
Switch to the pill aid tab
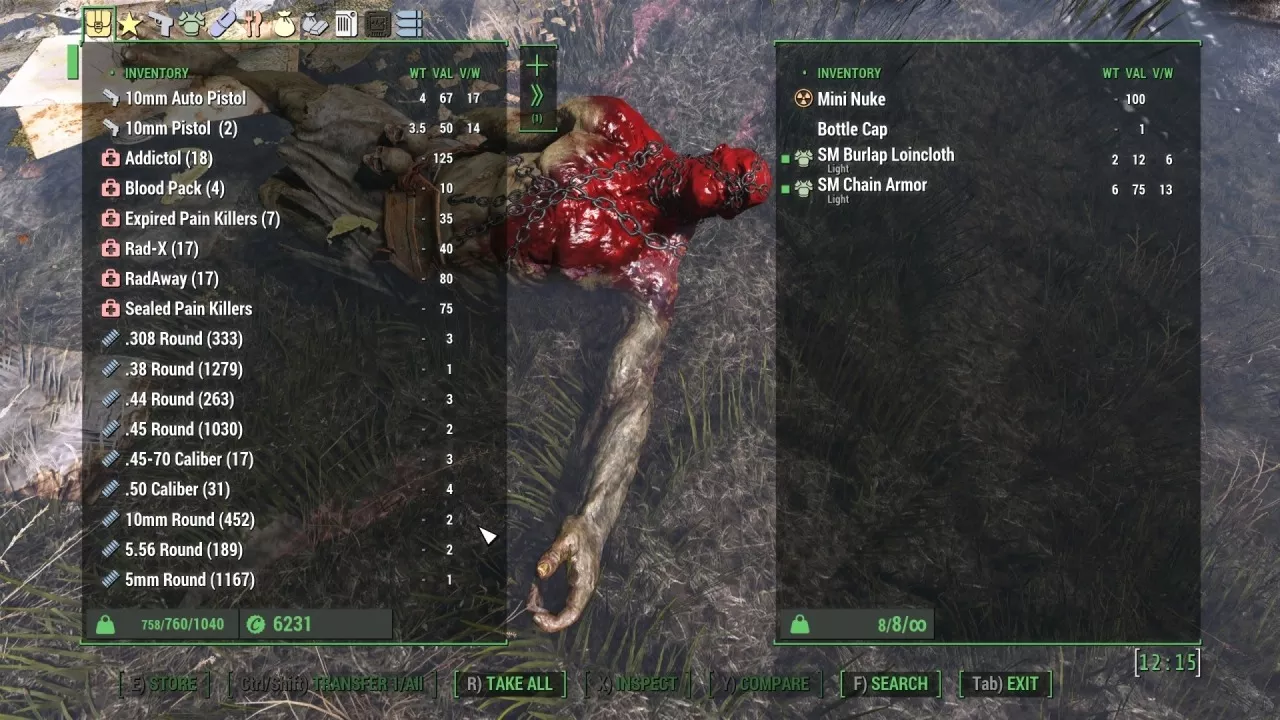tap(222, 25)
